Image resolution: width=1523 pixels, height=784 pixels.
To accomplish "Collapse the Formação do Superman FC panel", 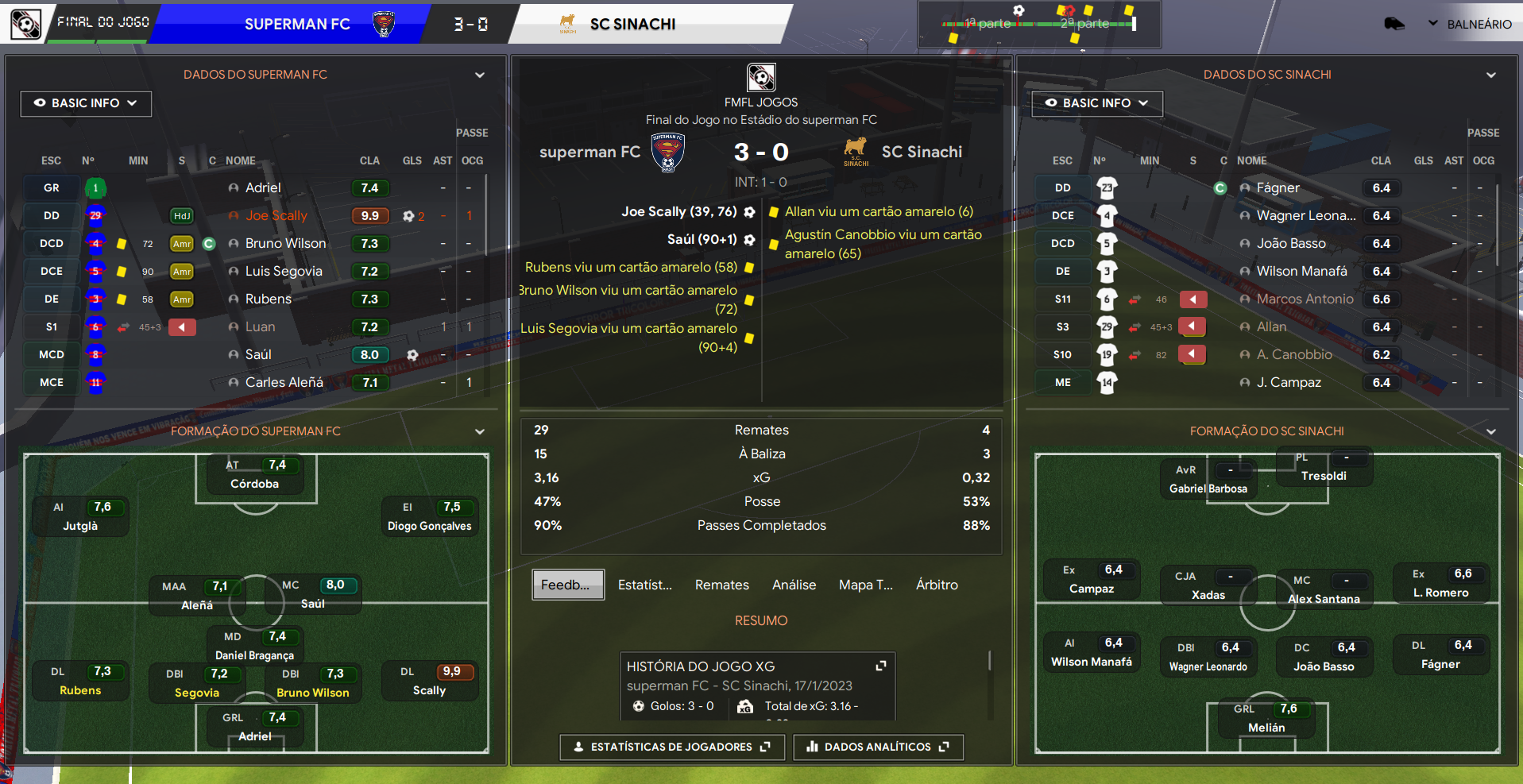I will (480, 431).
